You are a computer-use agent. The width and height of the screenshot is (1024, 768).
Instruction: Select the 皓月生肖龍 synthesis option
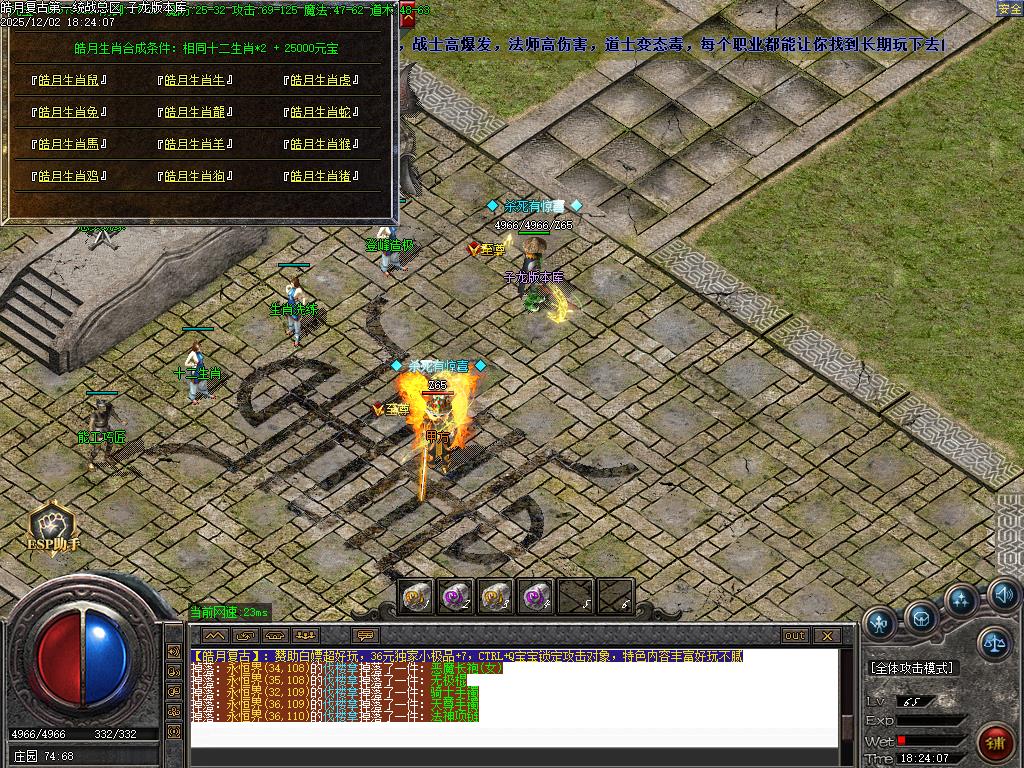(194, 113)
